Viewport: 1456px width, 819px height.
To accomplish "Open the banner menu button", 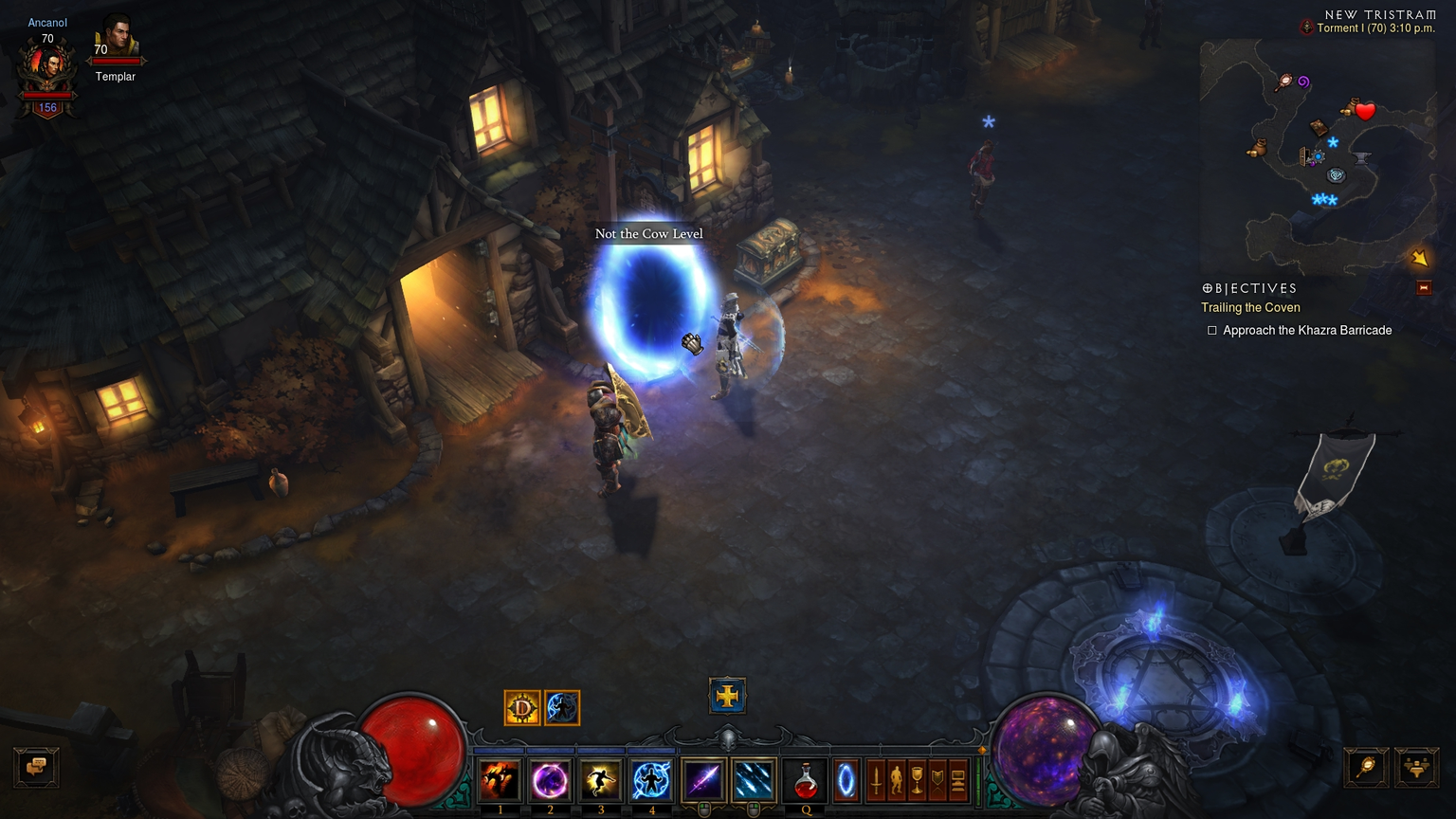I will pyautogui.click(x=937, y=780).
